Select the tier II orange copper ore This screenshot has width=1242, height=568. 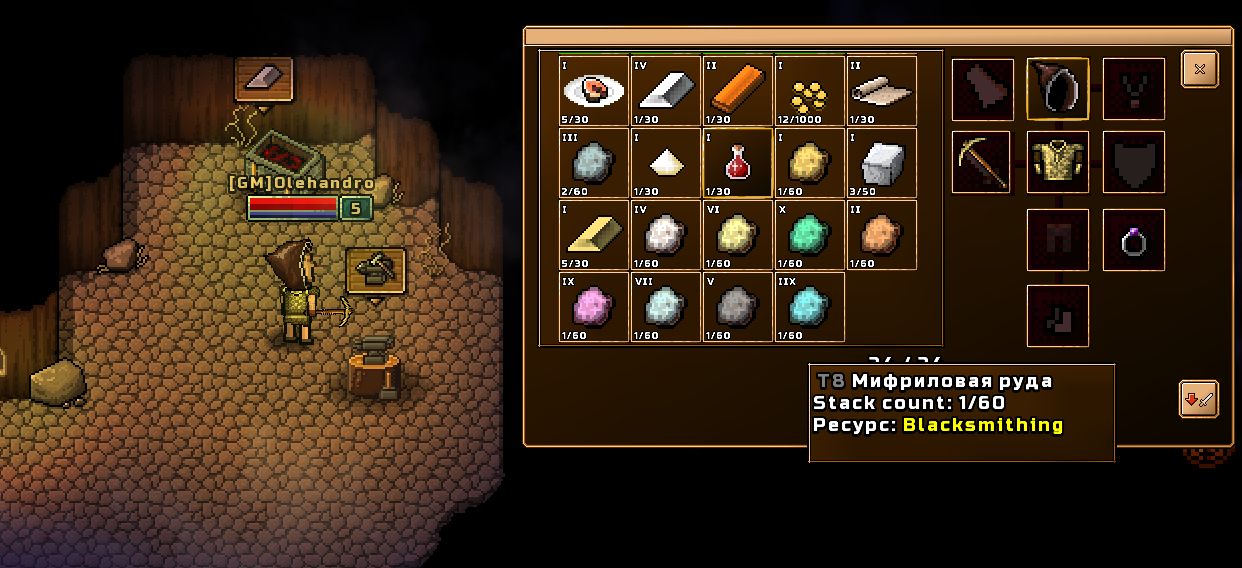[x=882, y=235]
